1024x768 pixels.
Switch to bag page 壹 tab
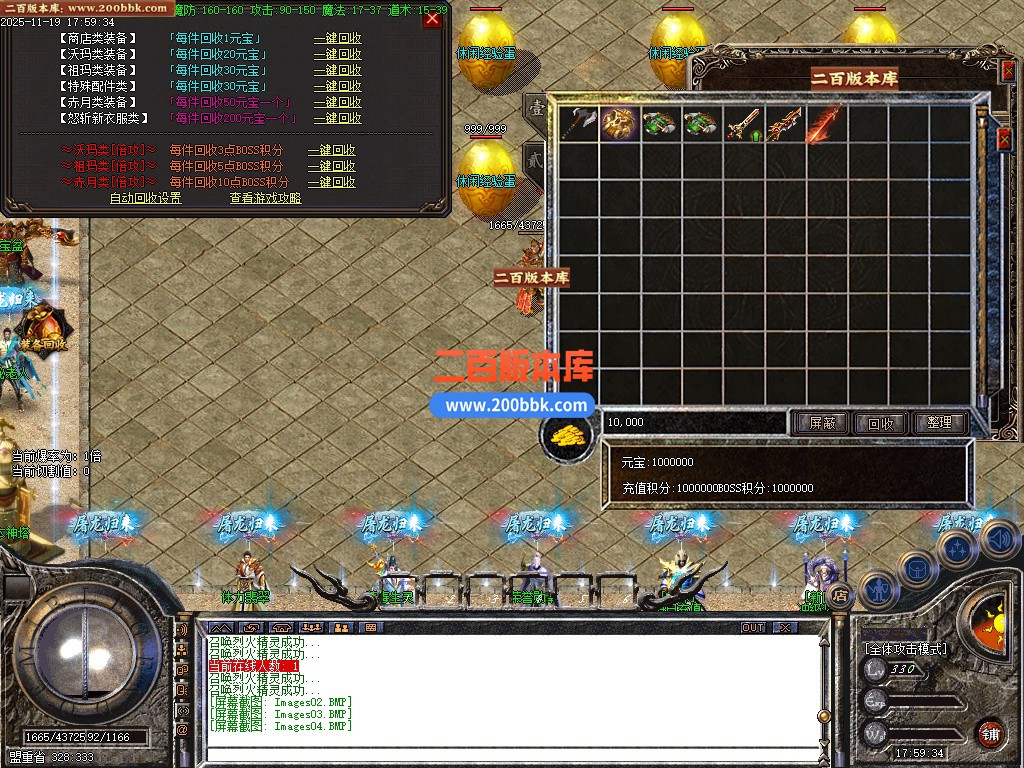[536, 109]
